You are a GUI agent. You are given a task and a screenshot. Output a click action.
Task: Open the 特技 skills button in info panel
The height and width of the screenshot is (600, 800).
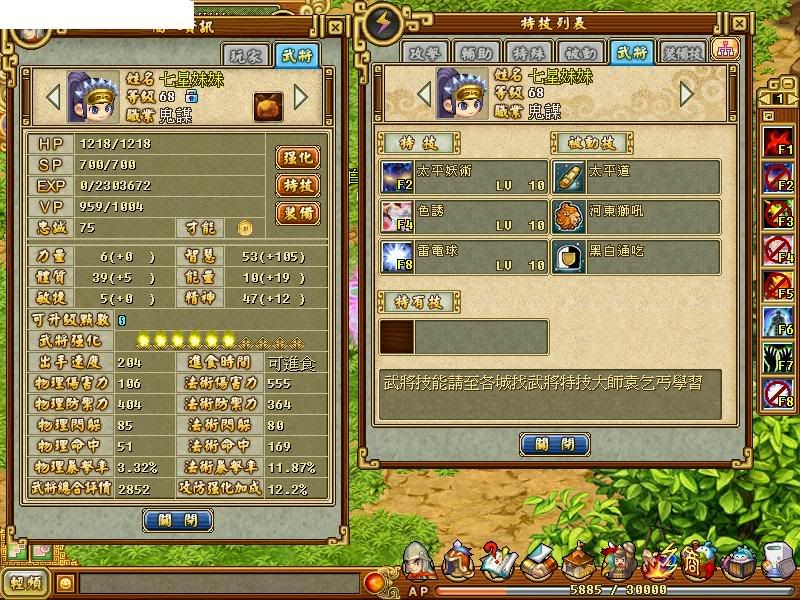297,186
